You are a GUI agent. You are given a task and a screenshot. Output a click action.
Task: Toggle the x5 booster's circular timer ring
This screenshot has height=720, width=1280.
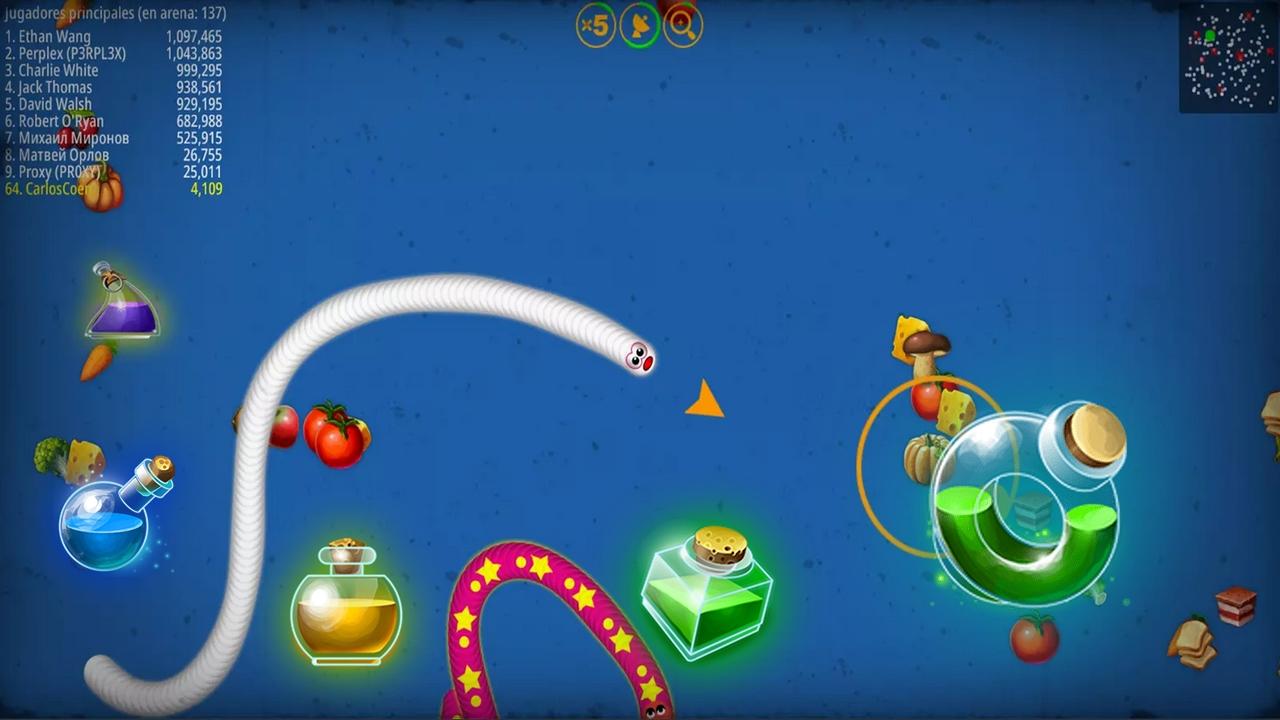595,26
